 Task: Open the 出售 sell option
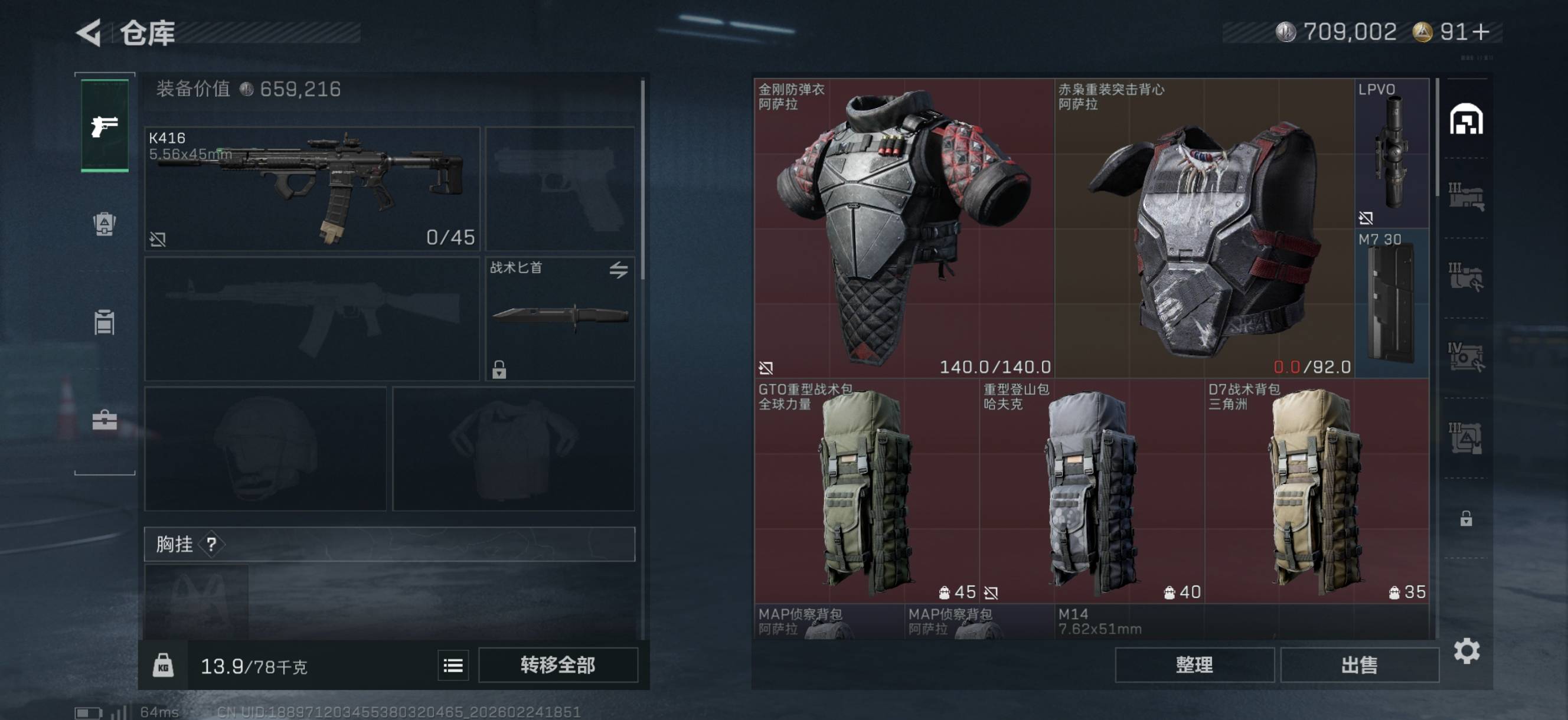(1358, 665)
